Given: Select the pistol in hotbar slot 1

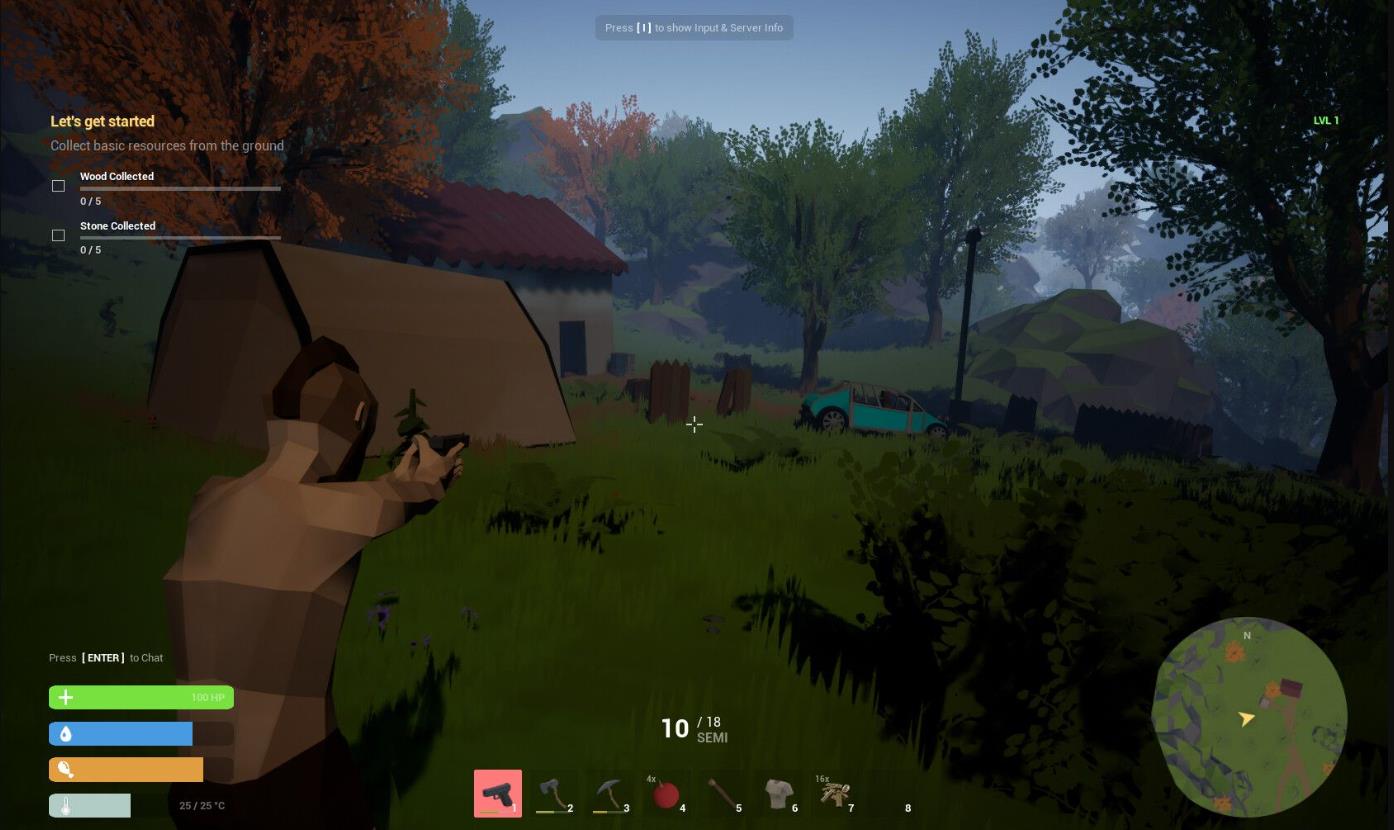Looking at the screenshot, I should pyautogui.click(x=497, y=794).
